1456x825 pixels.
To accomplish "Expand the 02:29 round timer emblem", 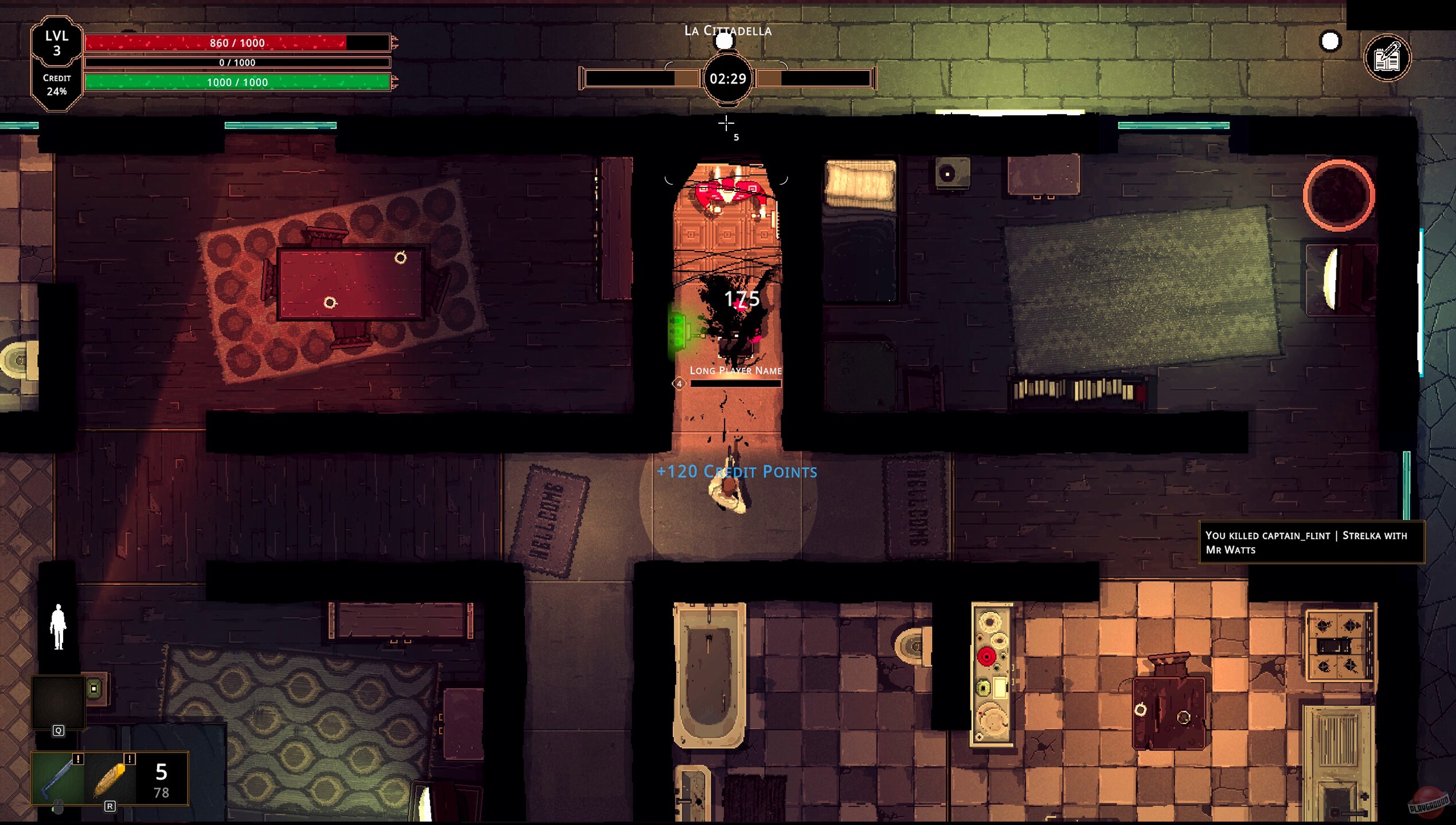I will pyautogui.click(x=727, y=80).
